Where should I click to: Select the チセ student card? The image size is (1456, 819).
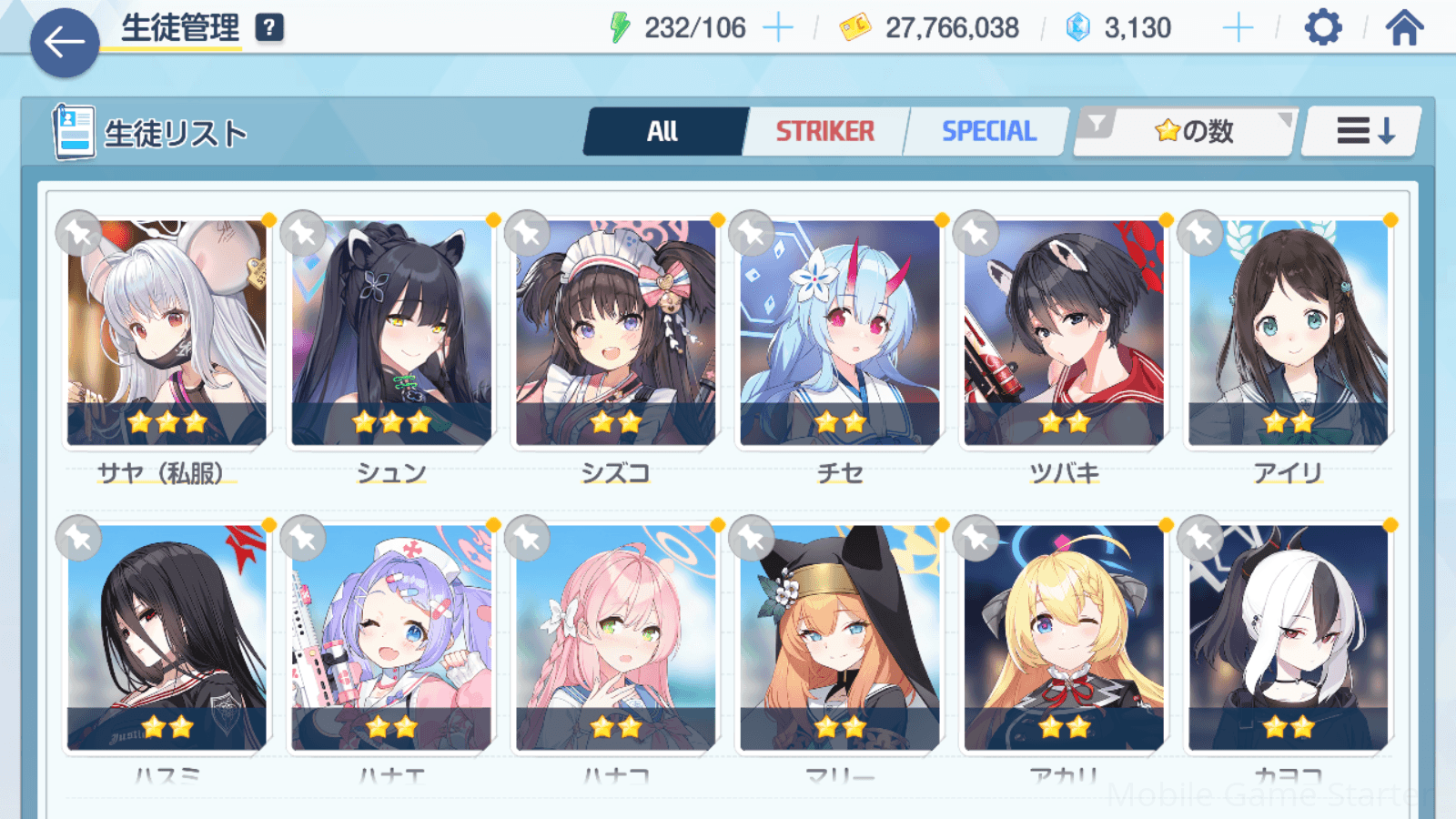click(839, 333)
